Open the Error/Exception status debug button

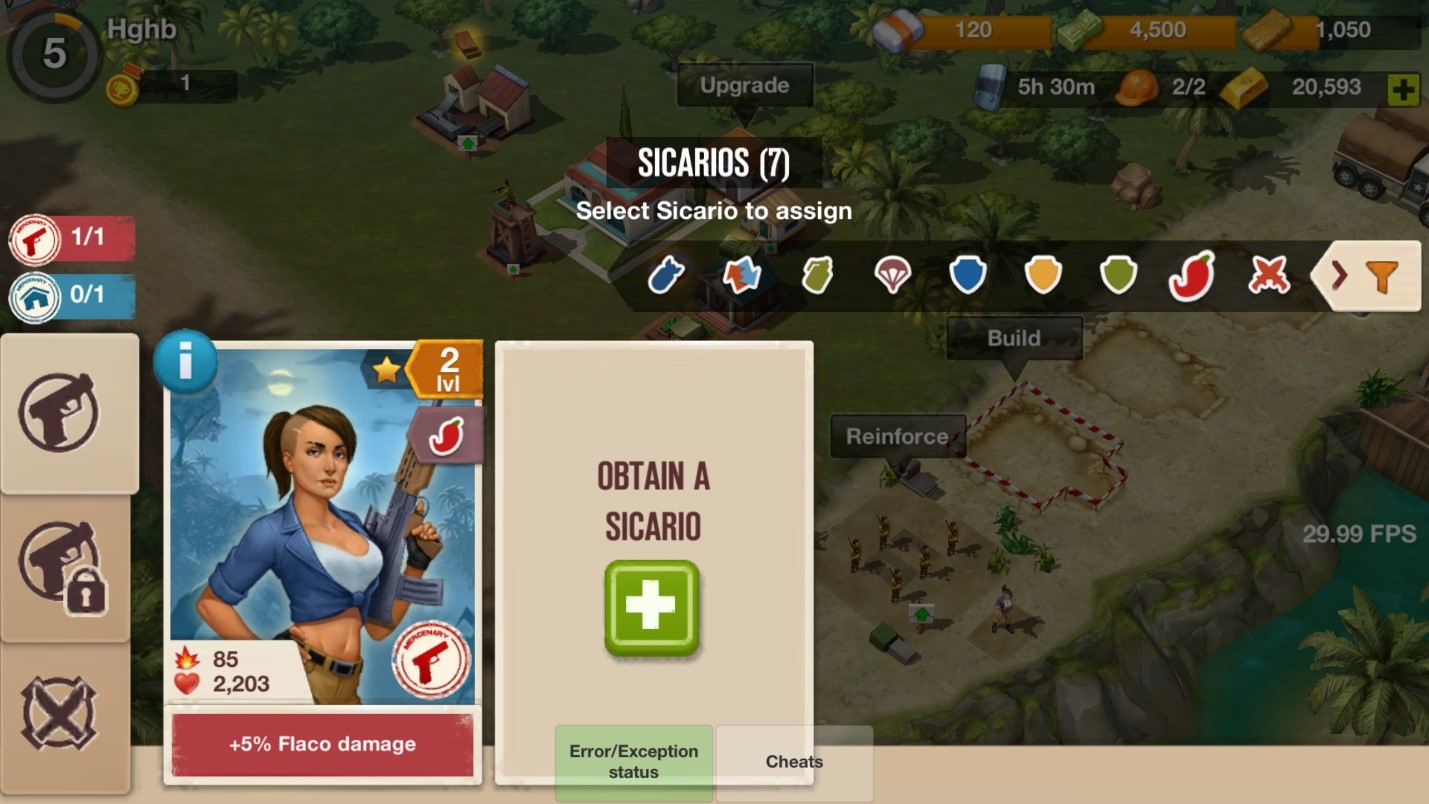634,762
